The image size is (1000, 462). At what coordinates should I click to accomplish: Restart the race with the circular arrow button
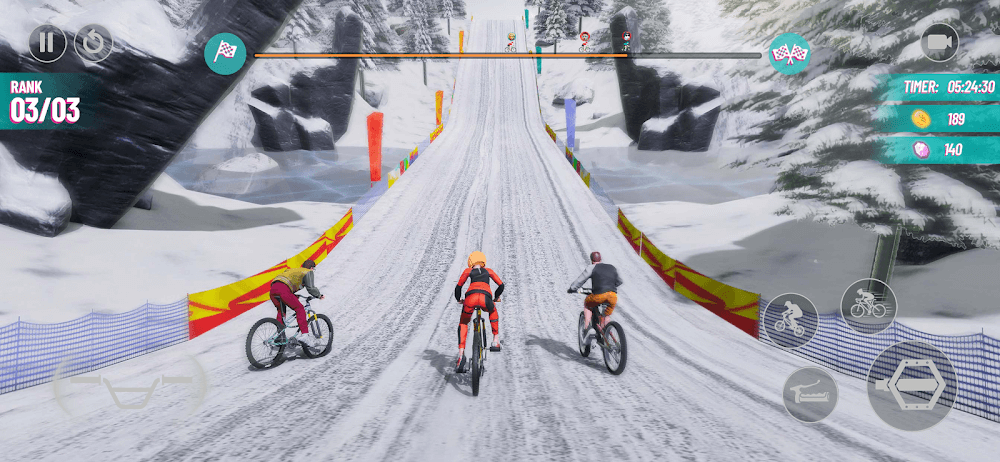click(x=93, y=43)
